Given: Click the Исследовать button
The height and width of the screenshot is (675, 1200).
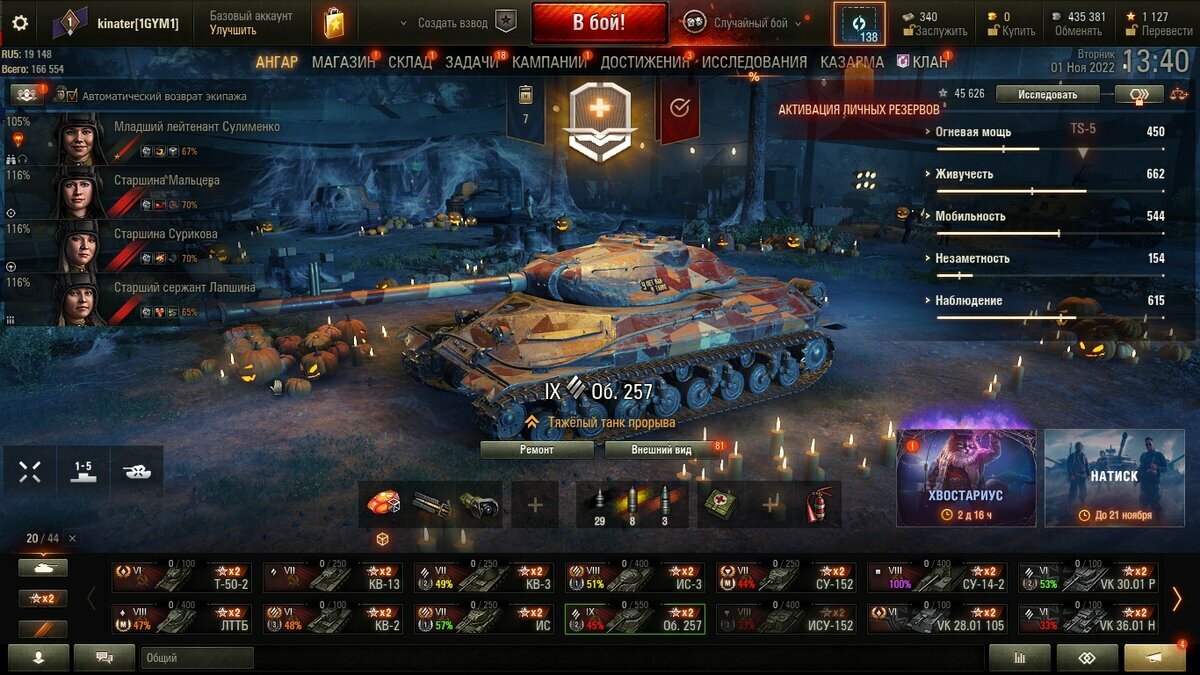Looking at the screenshot, I should click(1047, 94).
